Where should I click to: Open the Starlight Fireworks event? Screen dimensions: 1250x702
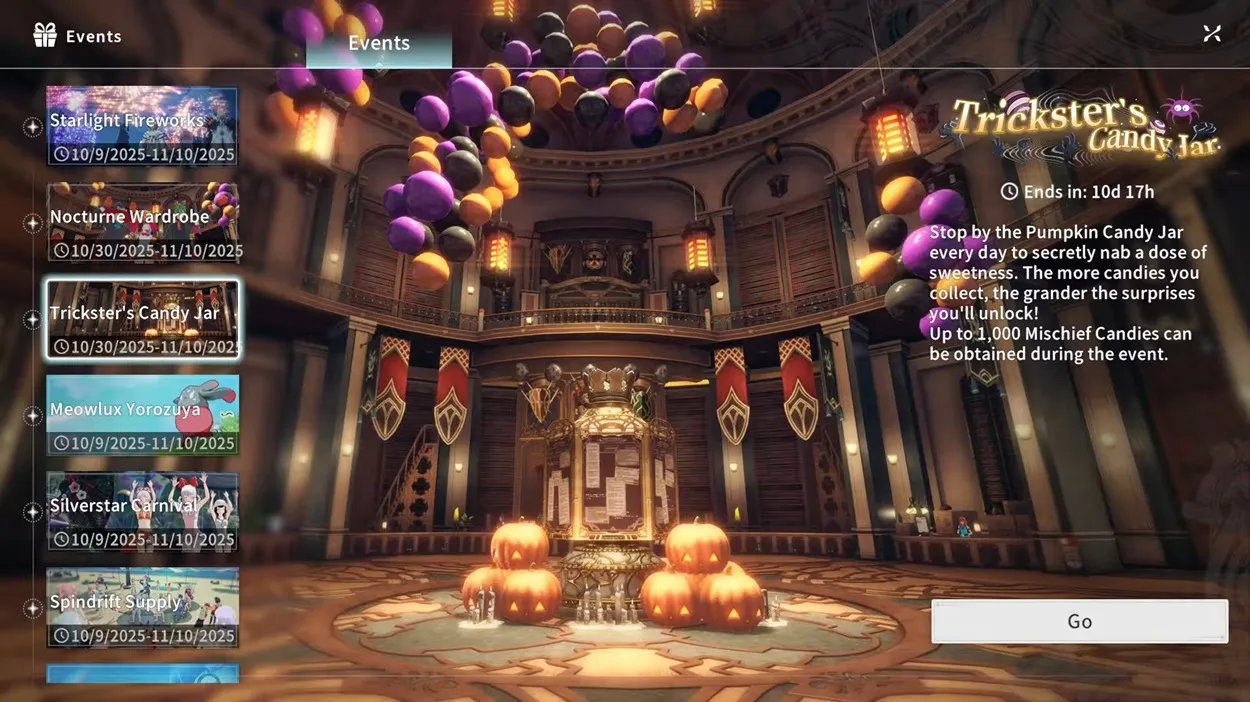click(142, 126)
